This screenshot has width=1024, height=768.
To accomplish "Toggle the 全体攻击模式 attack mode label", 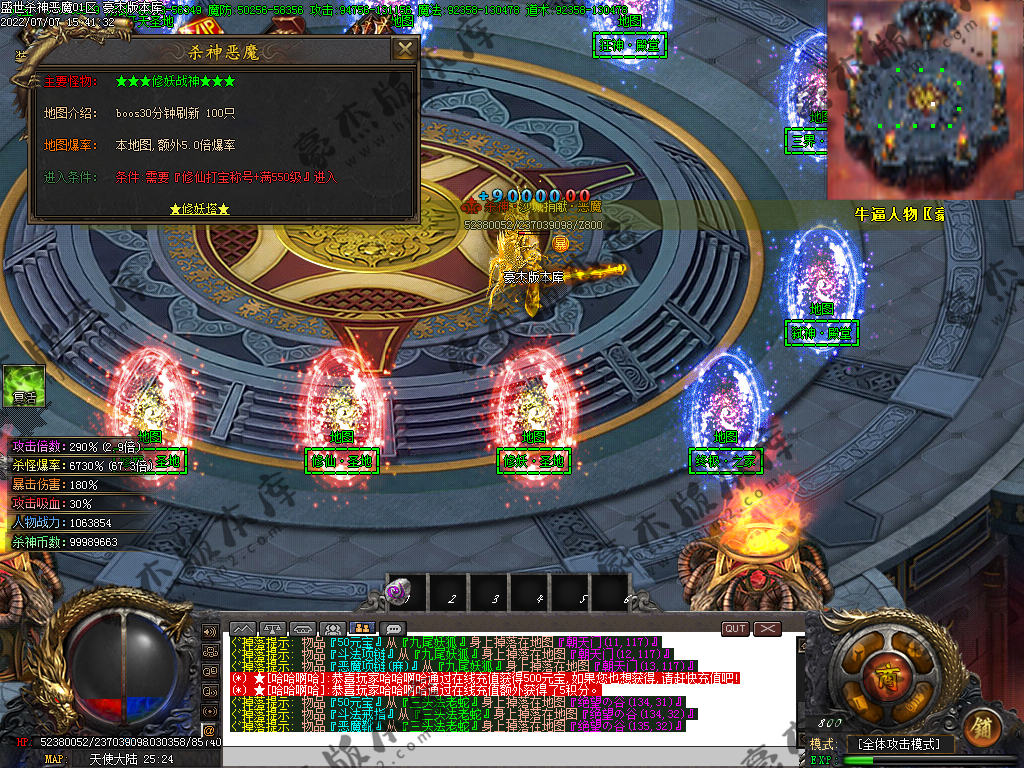I will [x=900, y=744].
